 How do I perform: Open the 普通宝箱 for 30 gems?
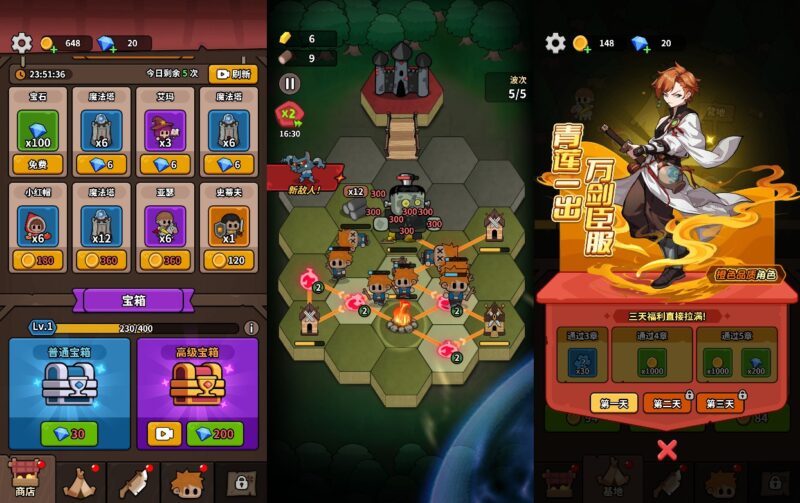69,433
